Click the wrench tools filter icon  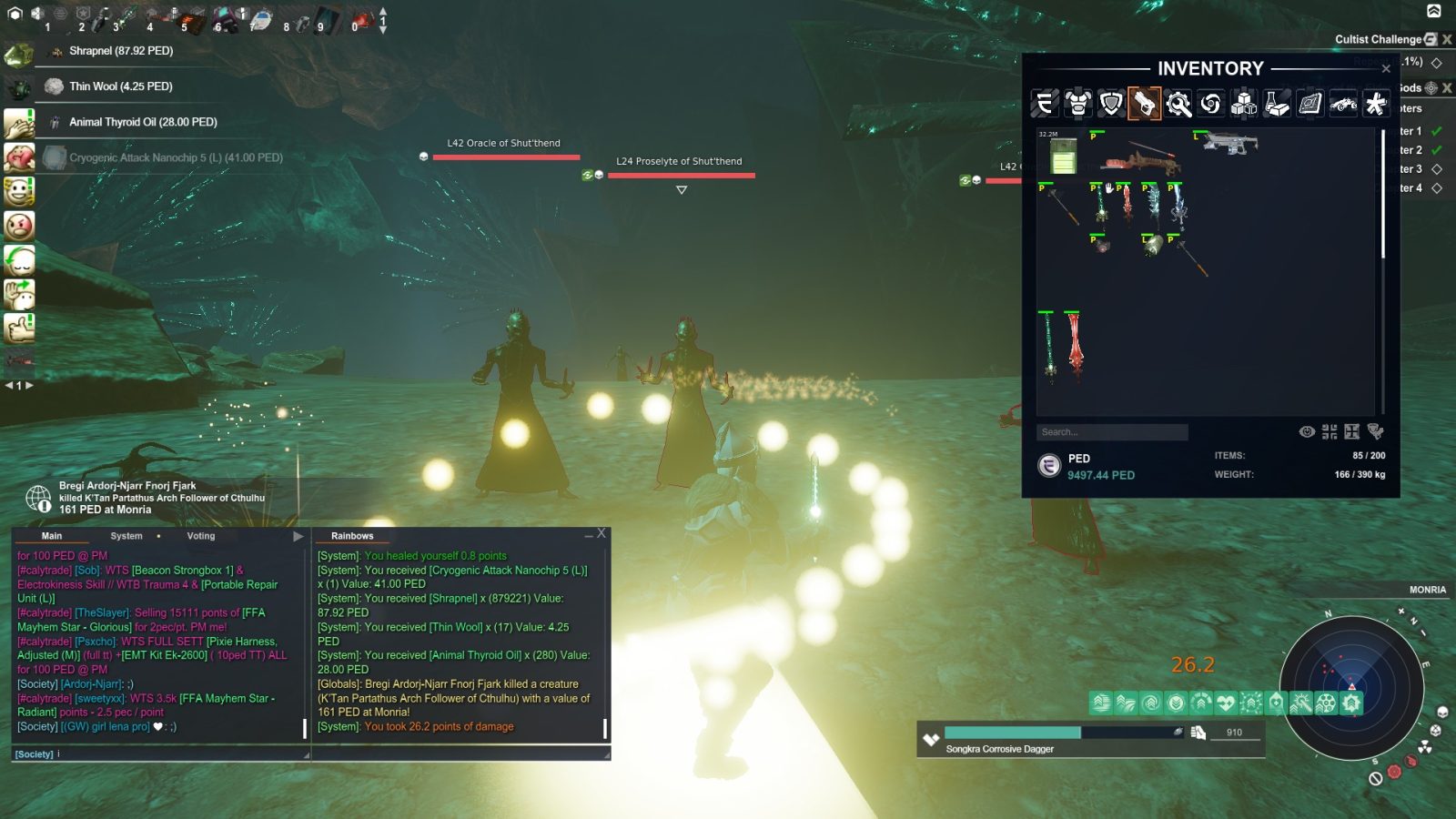tap(1179, 104)
